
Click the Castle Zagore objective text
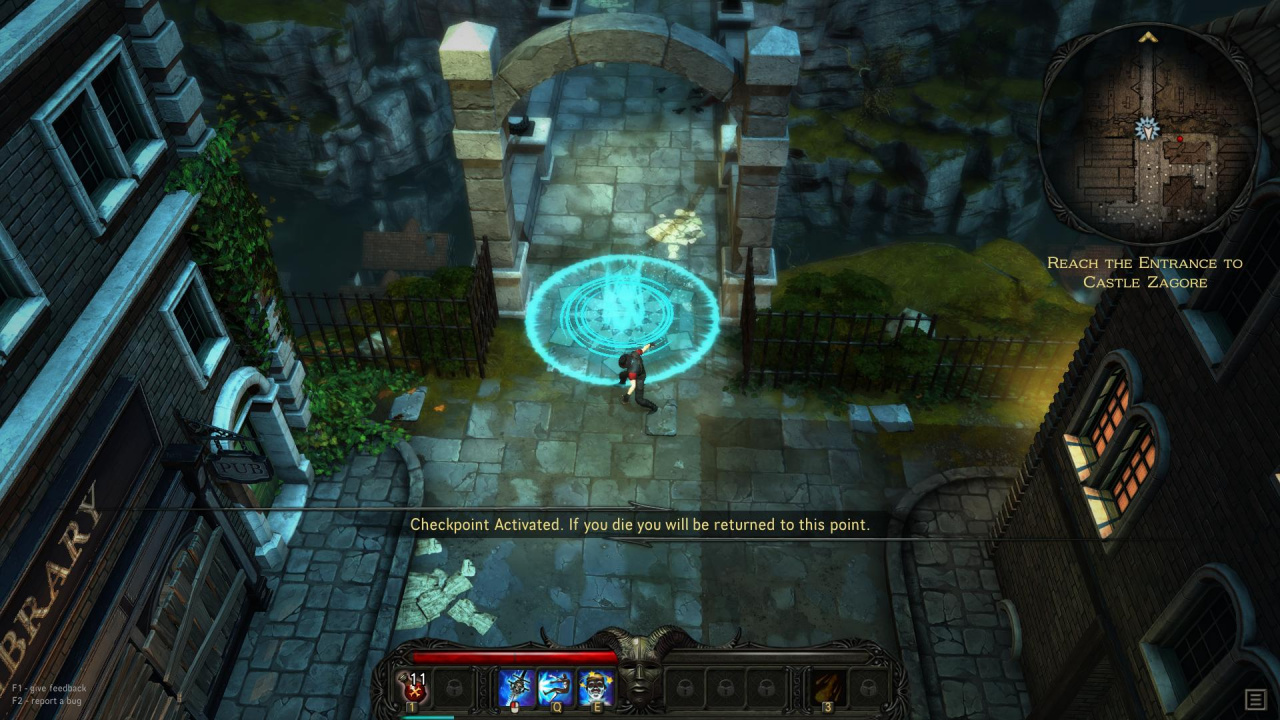tap(1144, 272)
